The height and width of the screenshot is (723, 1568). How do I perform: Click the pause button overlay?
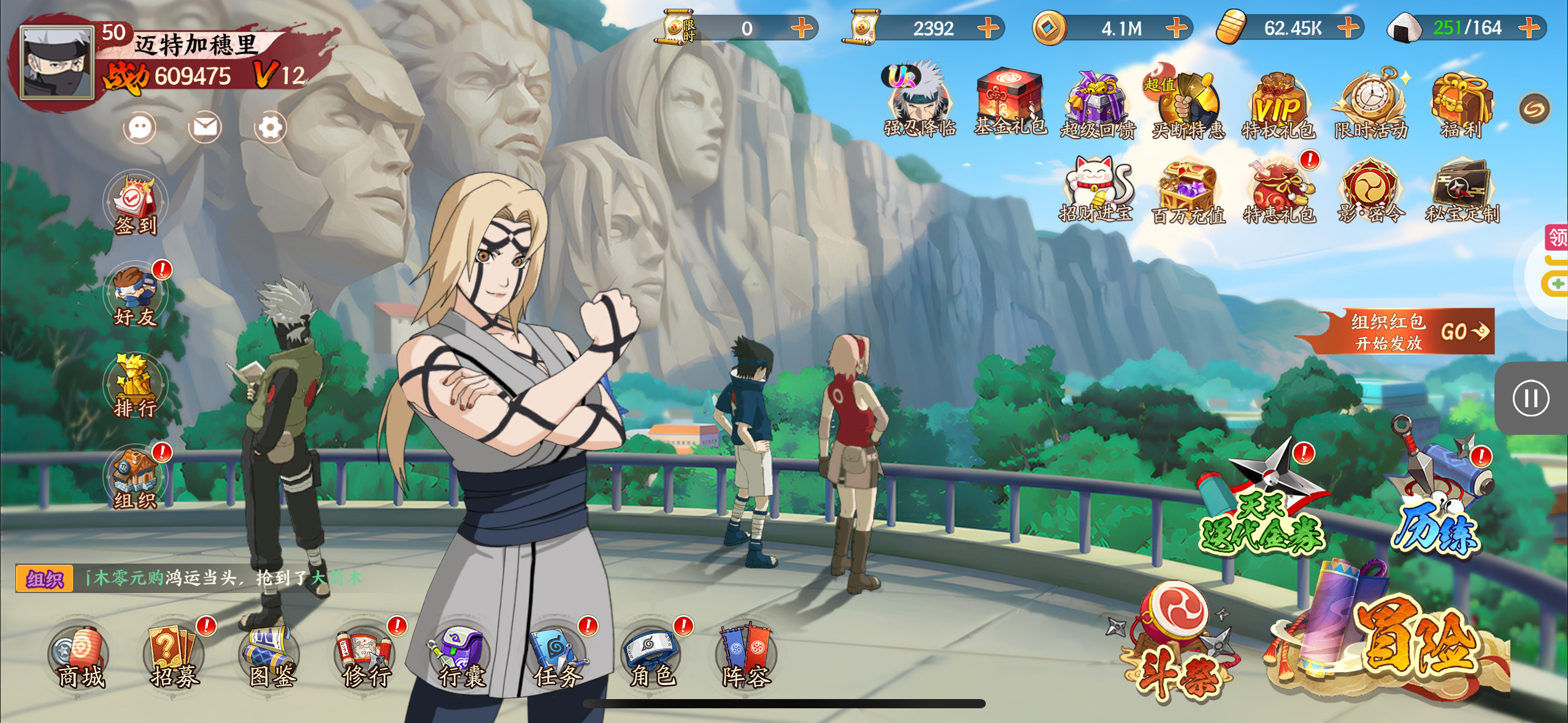coord(1531,399)
